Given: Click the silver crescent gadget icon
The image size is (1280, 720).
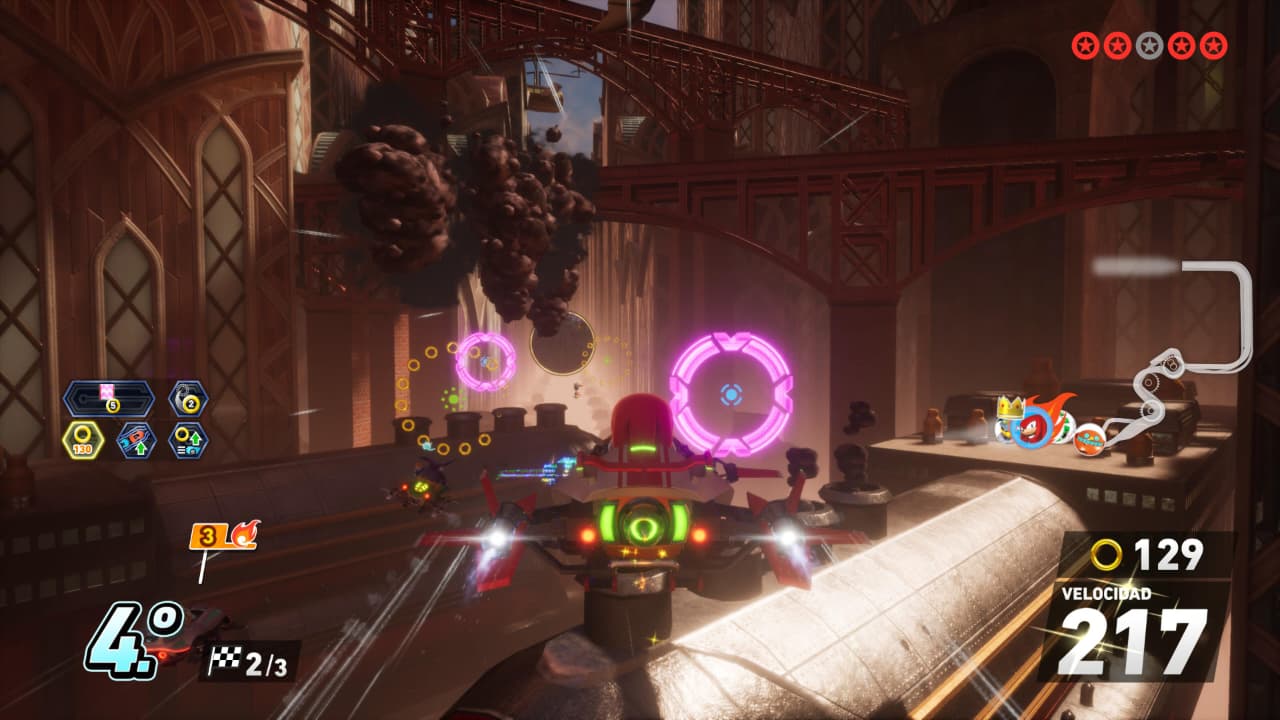Looking at the screenshot, I should pyautogui.click(x=188, y=398).
